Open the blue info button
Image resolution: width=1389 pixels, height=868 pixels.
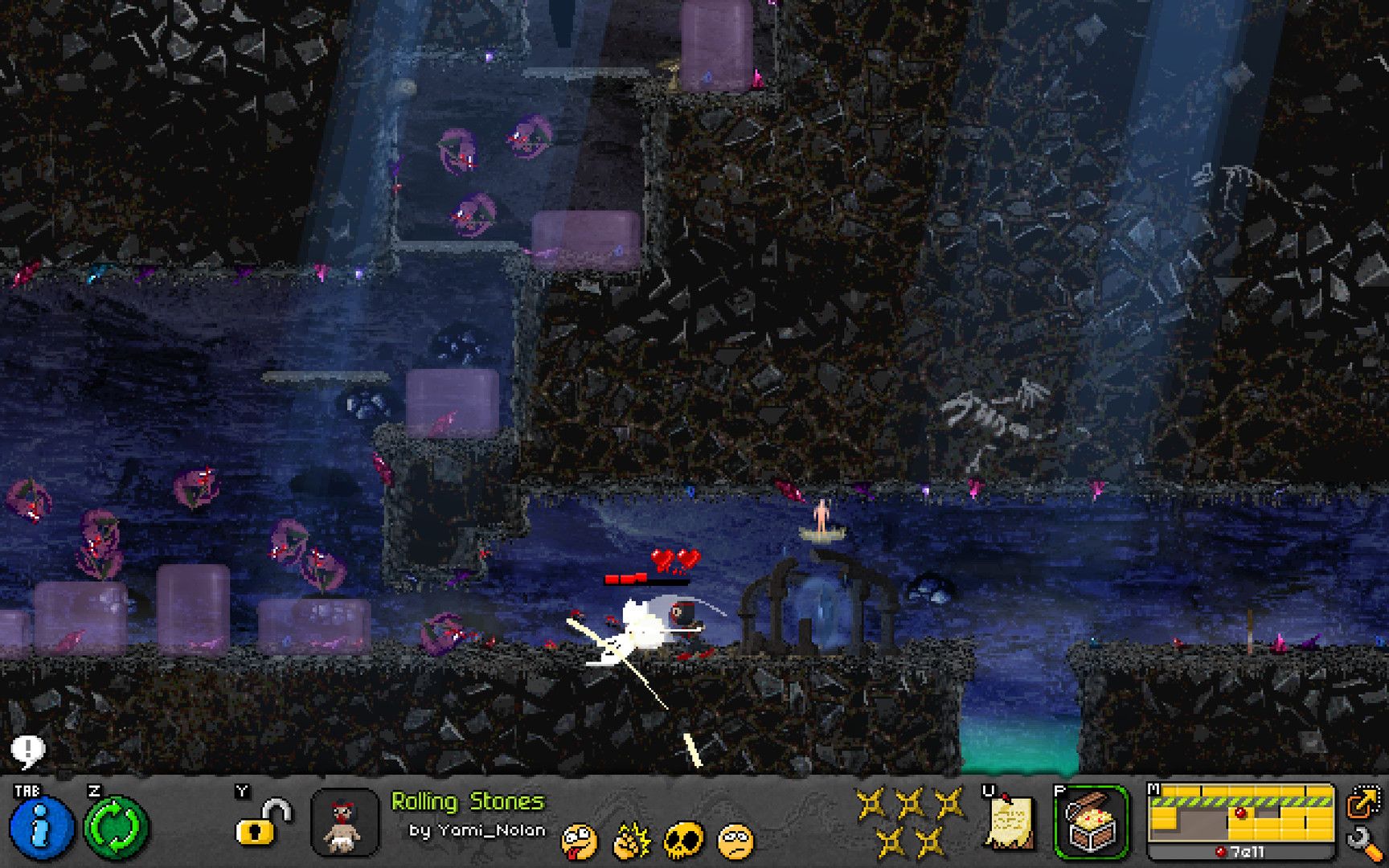coord(41,827)
